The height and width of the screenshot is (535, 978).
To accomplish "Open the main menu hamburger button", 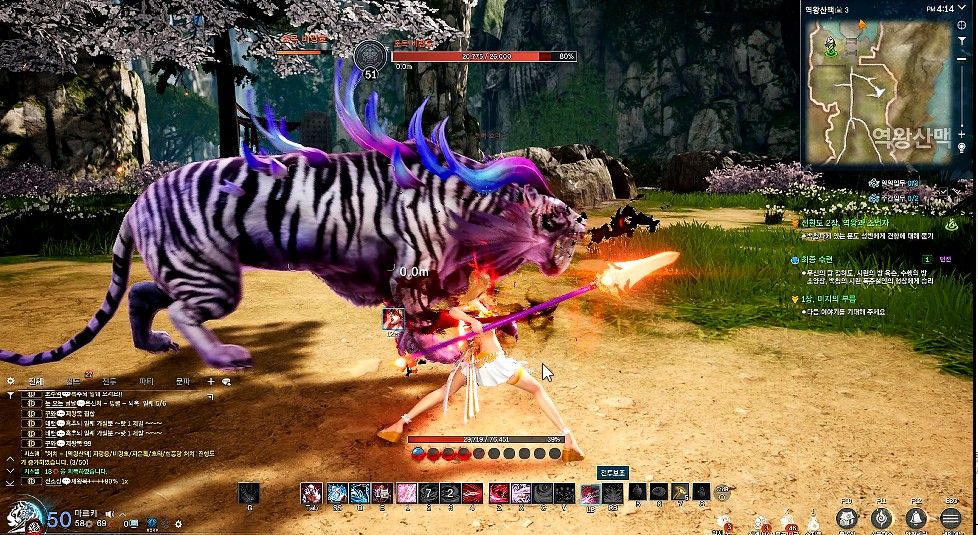I will (x=950, y=517).
